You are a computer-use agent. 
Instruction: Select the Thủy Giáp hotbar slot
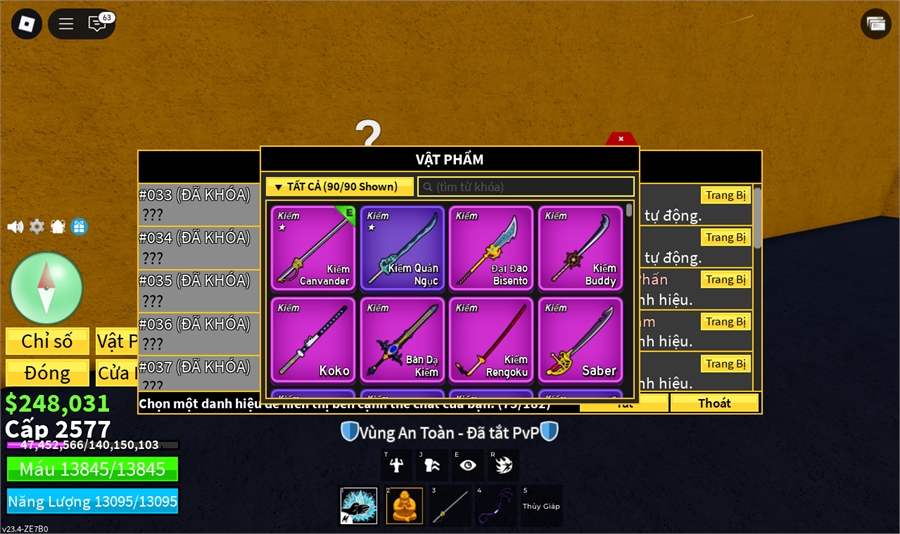(x=541, y=506)
